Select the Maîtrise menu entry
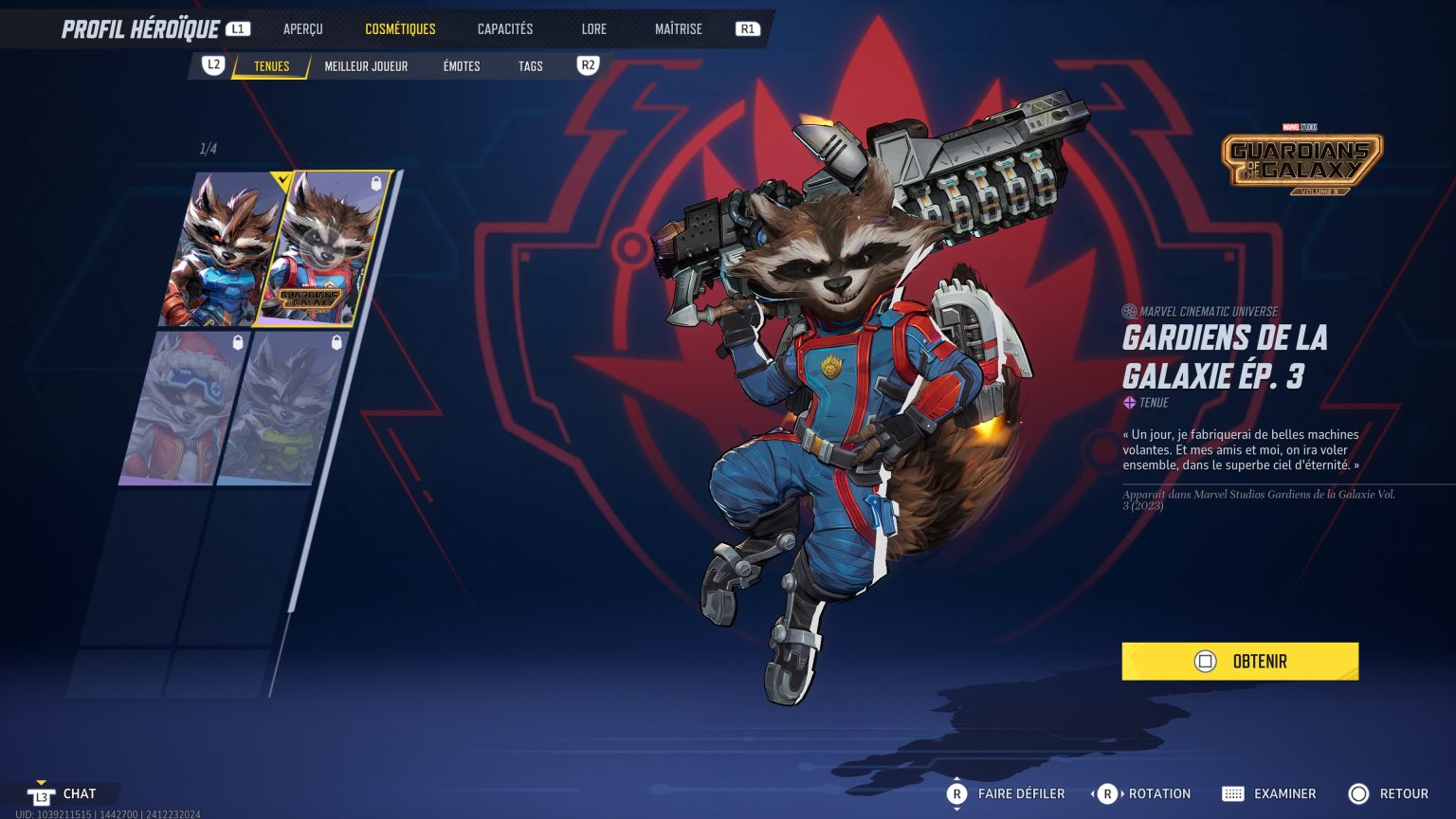The width and height of the screenshot is (1456, 819). [x=678, y=28]
